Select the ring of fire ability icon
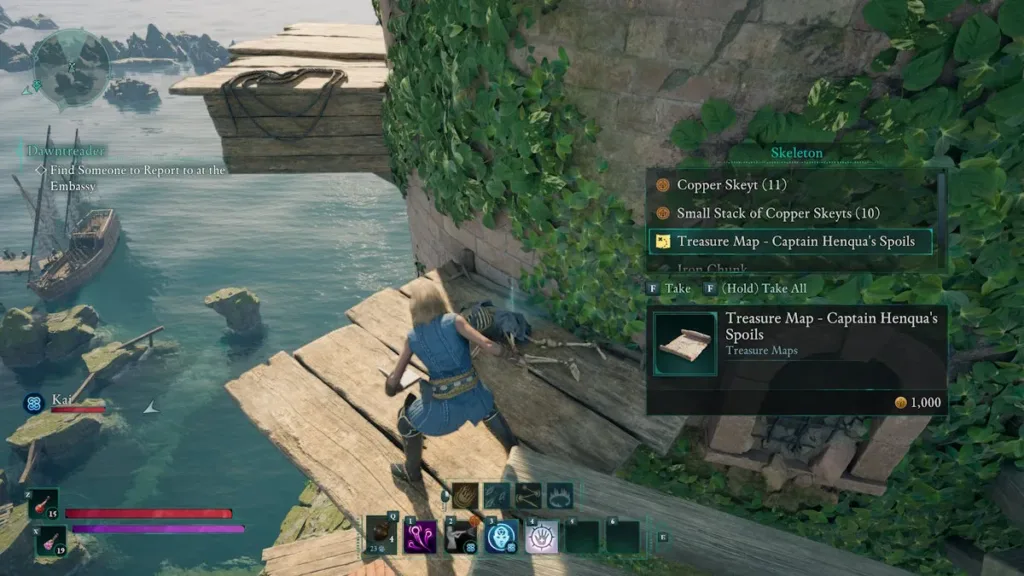 560,495
